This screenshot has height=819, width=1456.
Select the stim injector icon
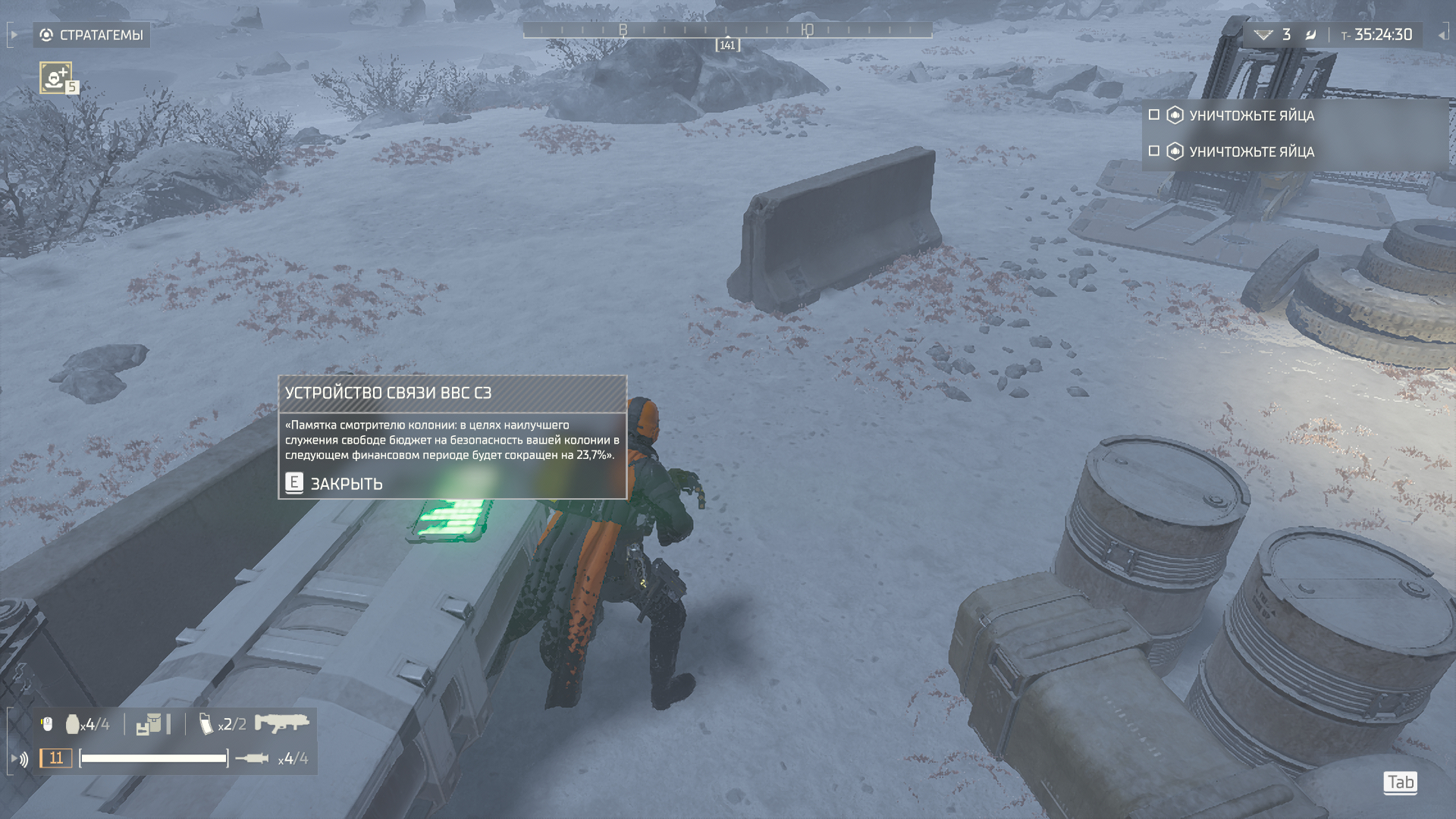tap(252, 758)
